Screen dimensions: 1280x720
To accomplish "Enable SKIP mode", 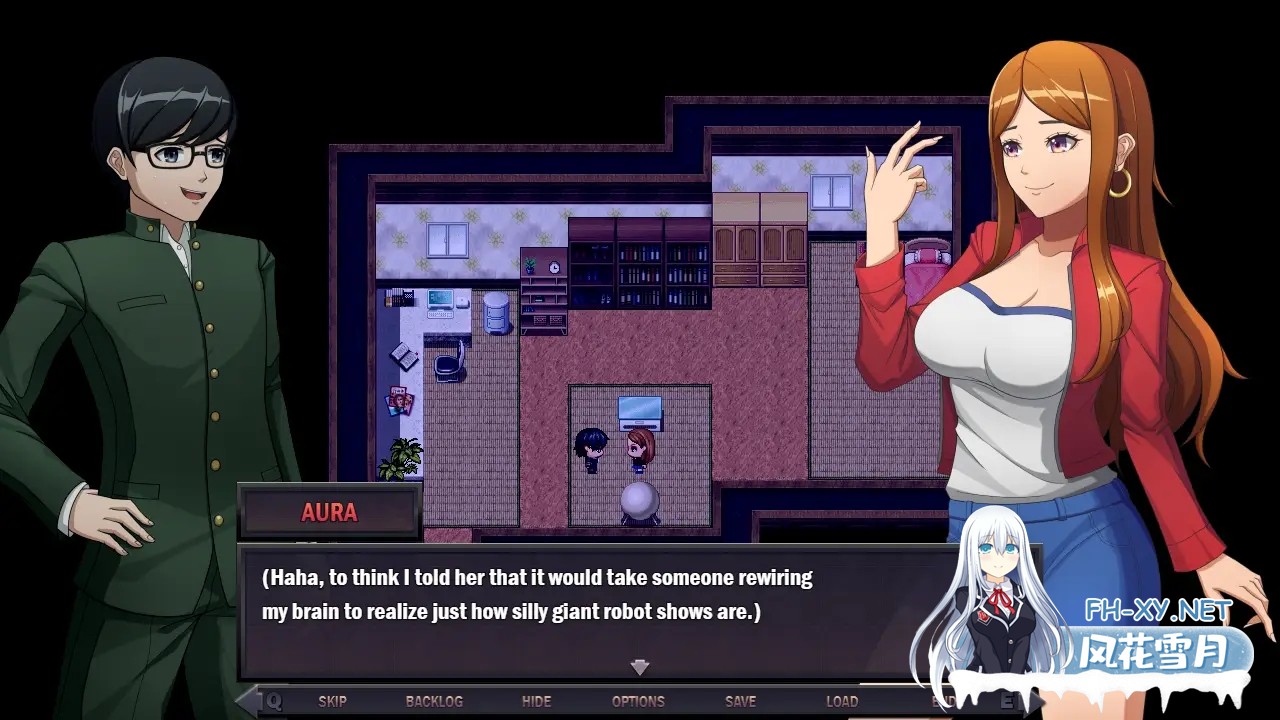I will [333, 701].
